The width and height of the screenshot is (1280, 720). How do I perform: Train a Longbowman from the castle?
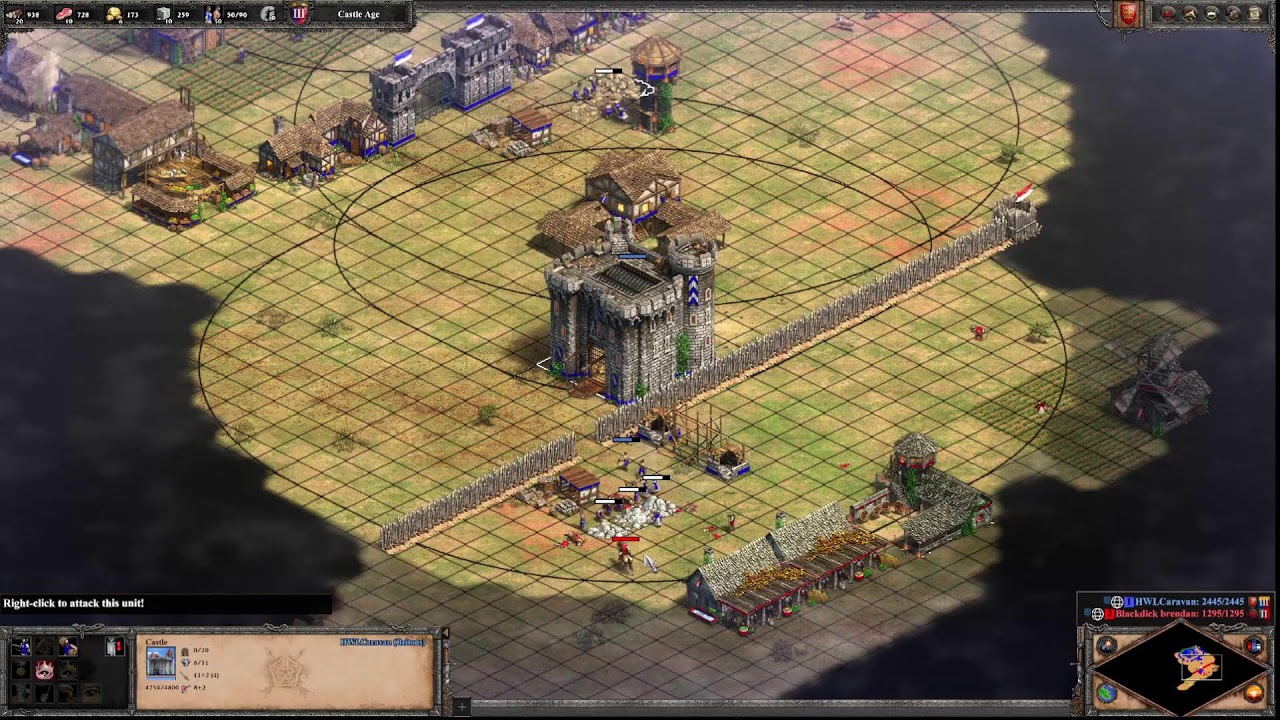pos(21,647)
